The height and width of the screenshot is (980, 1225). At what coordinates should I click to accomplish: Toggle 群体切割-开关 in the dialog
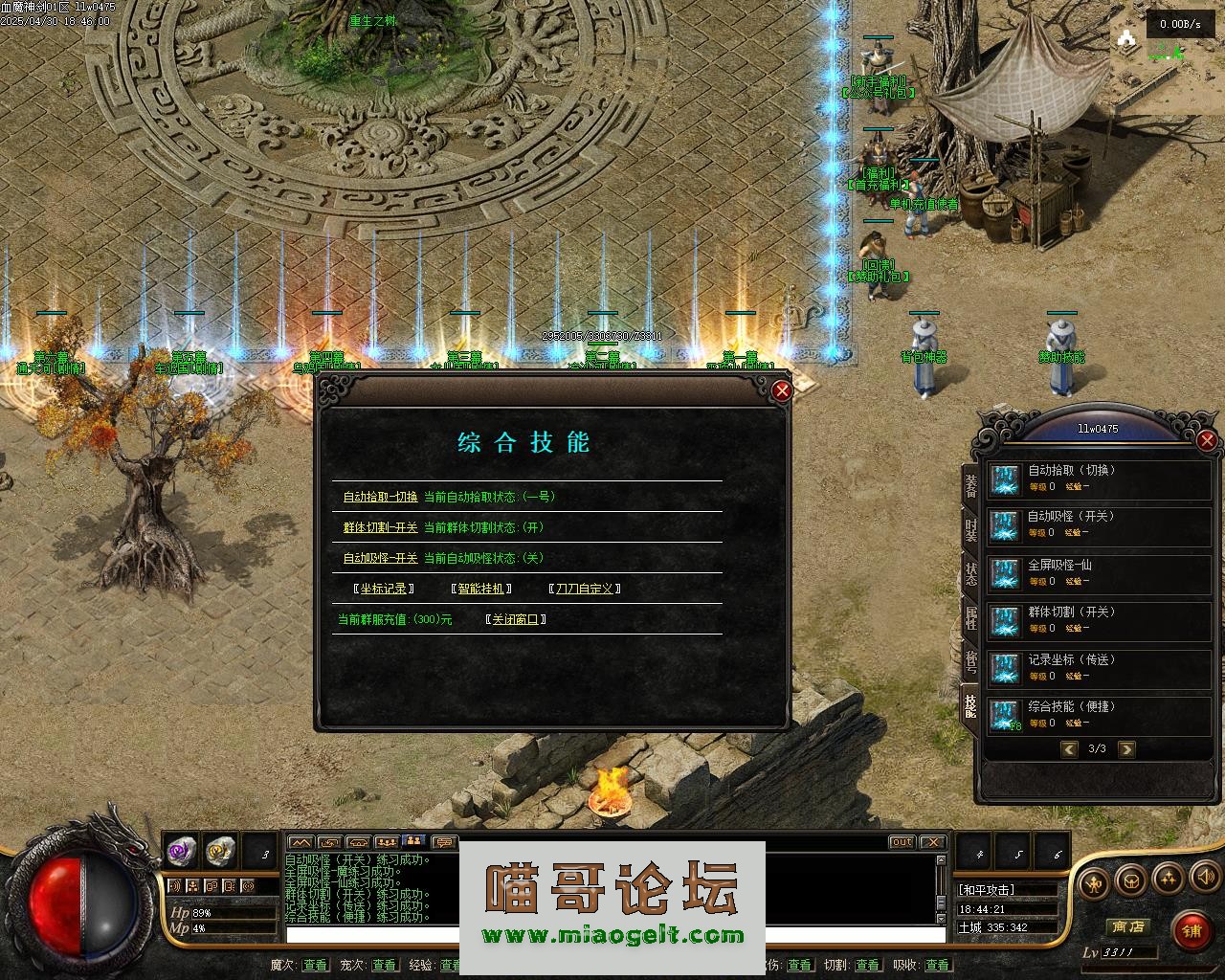tap(380, 527)
